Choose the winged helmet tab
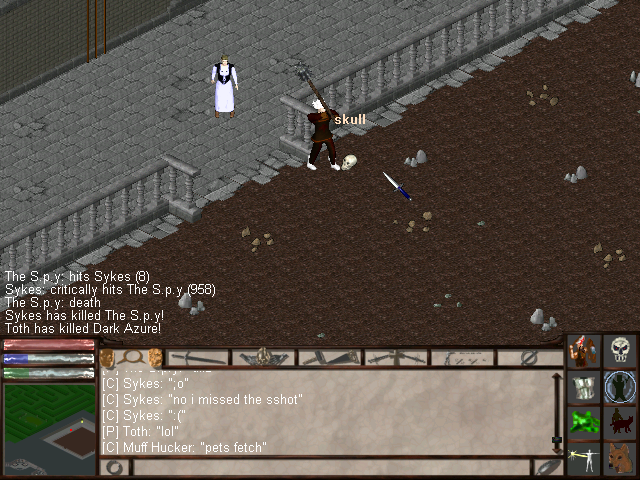Viewport: 640px width, 480px height. [x=263, y=357]
